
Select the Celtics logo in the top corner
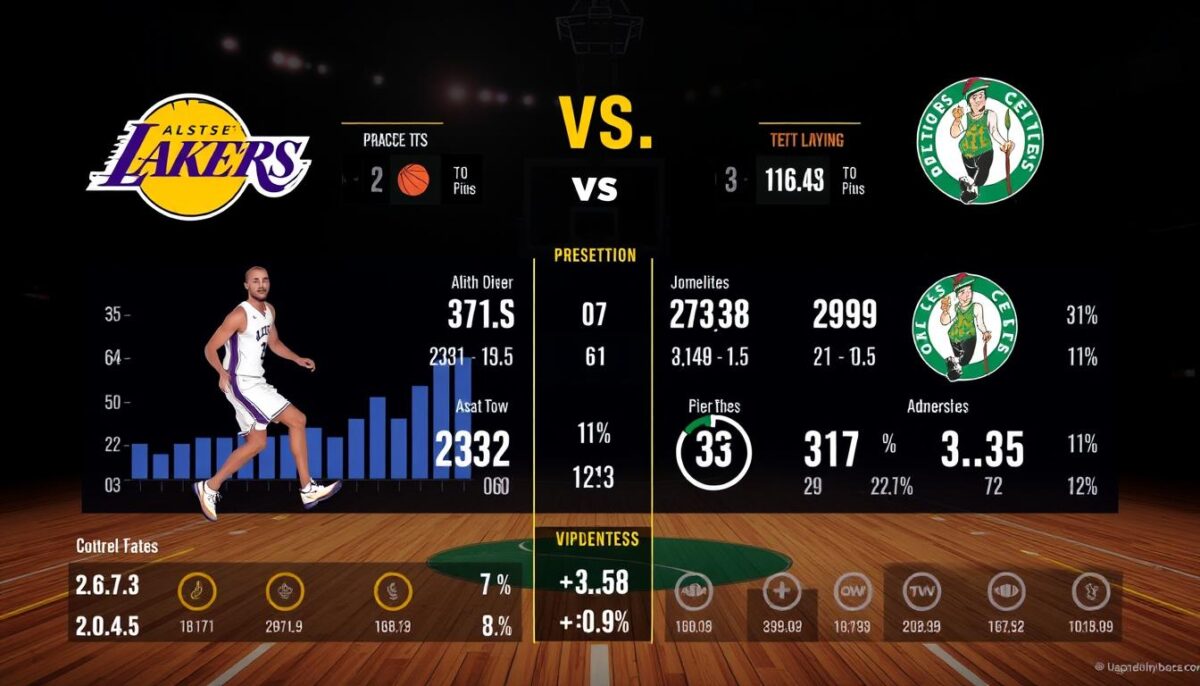(980, 141)
